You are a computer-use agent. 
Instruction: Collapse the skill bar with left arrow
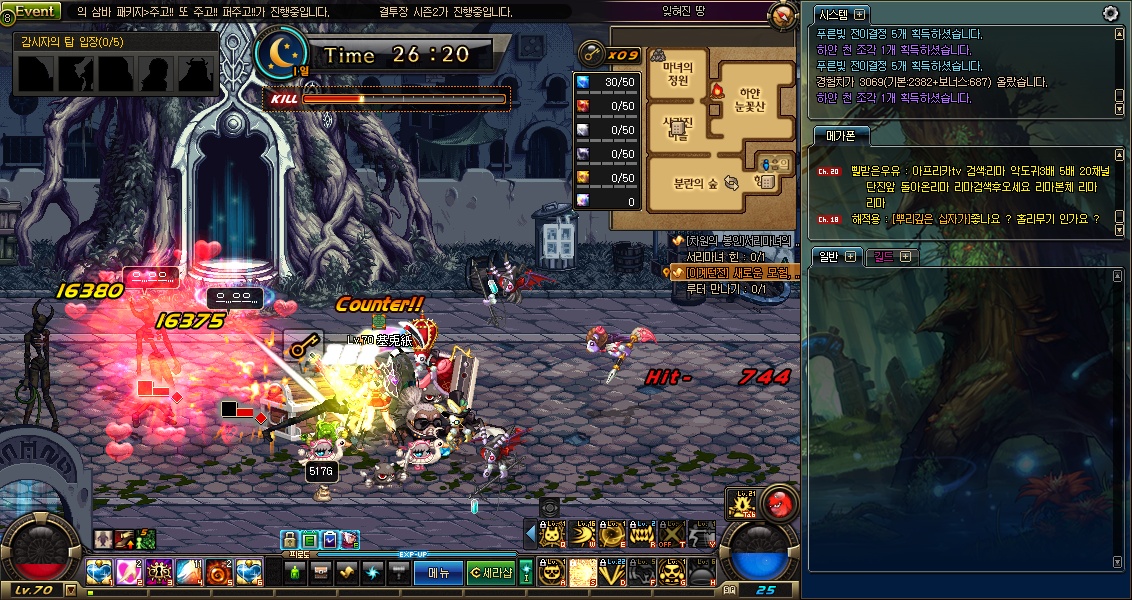[531, 535]
